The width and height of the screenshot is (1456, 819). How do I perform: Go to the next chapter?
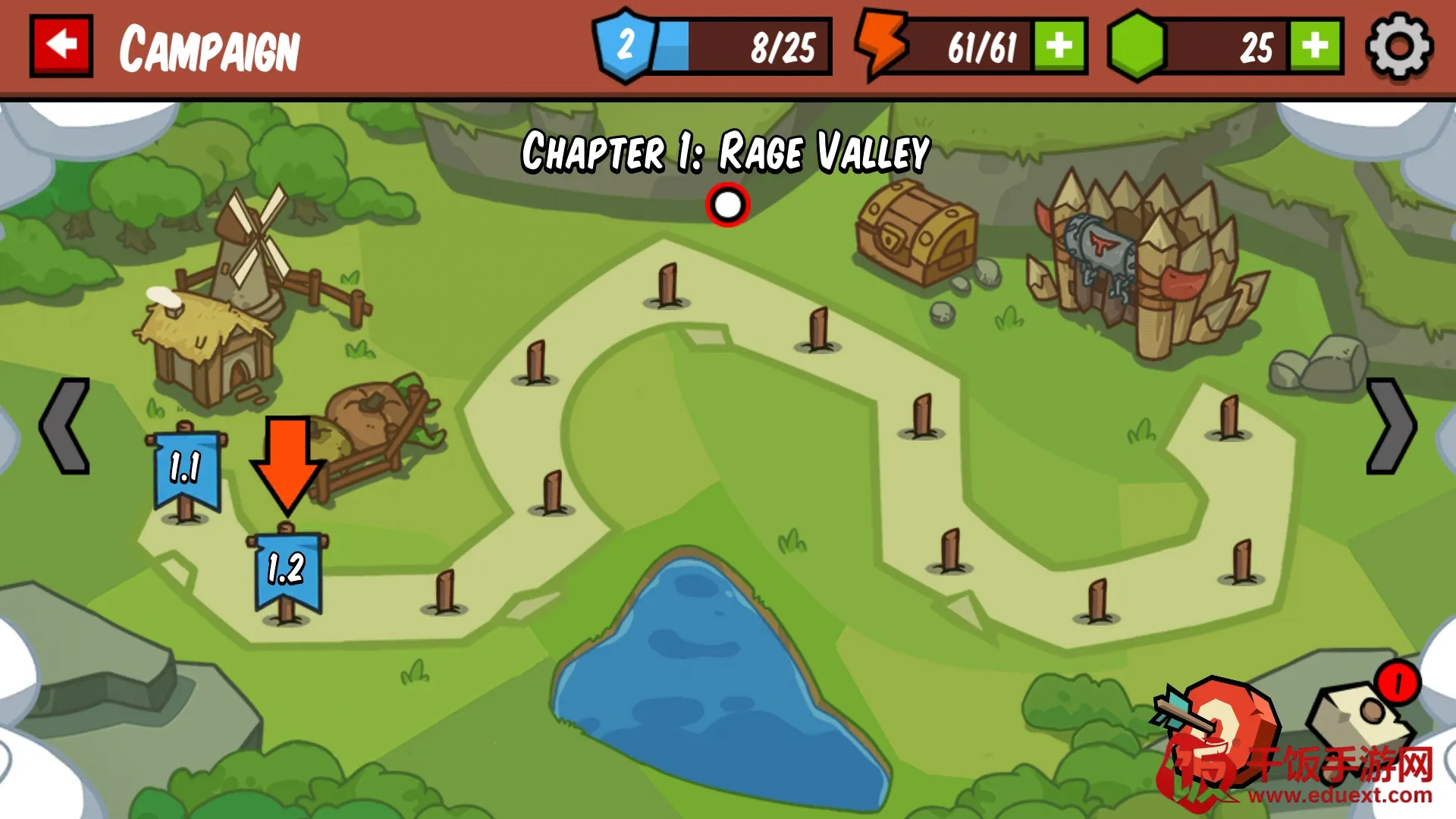click(1391, 426)
